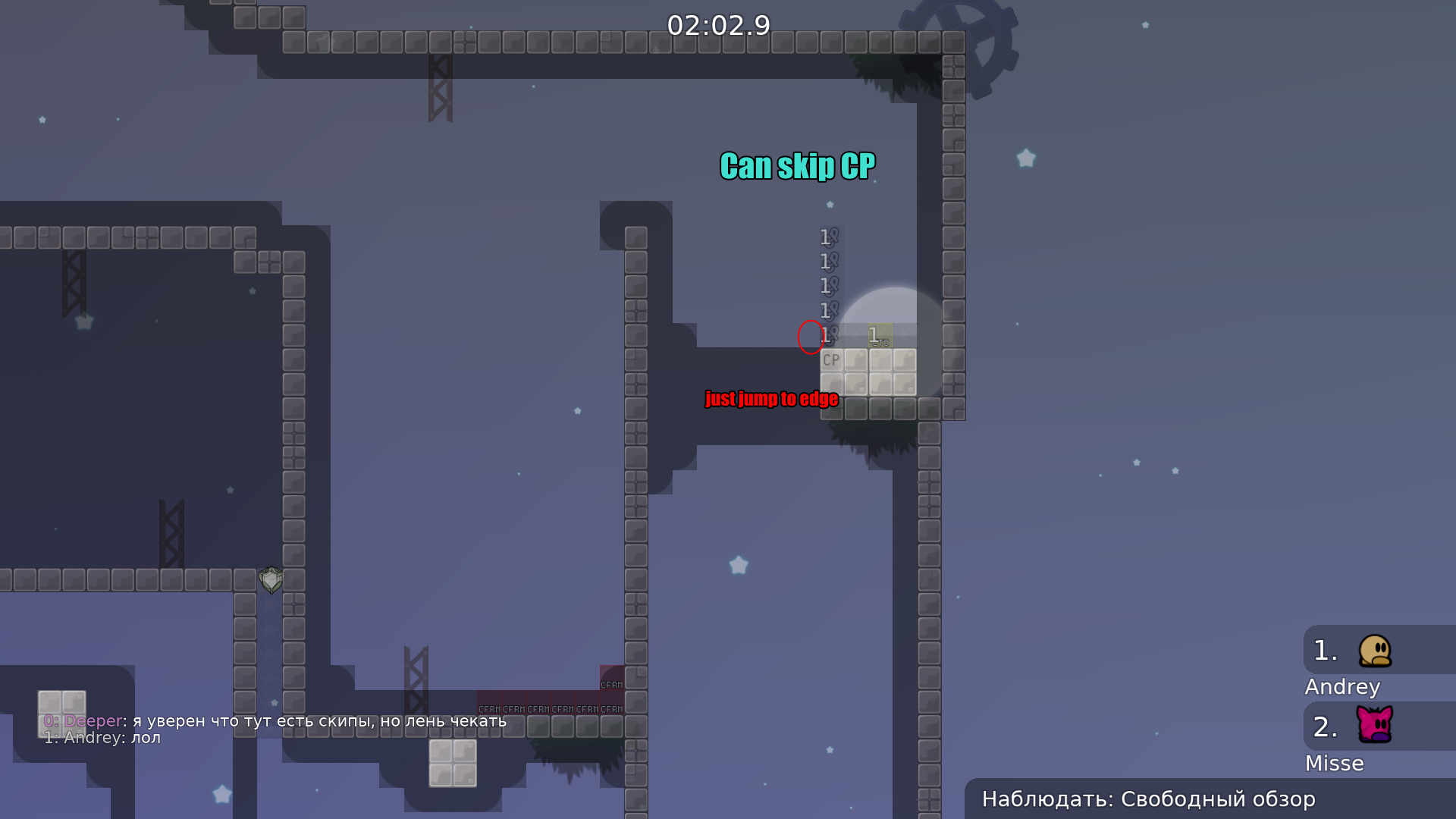
Task: Click the CP checkpoint tile
Action: click(x=831, y=360)
